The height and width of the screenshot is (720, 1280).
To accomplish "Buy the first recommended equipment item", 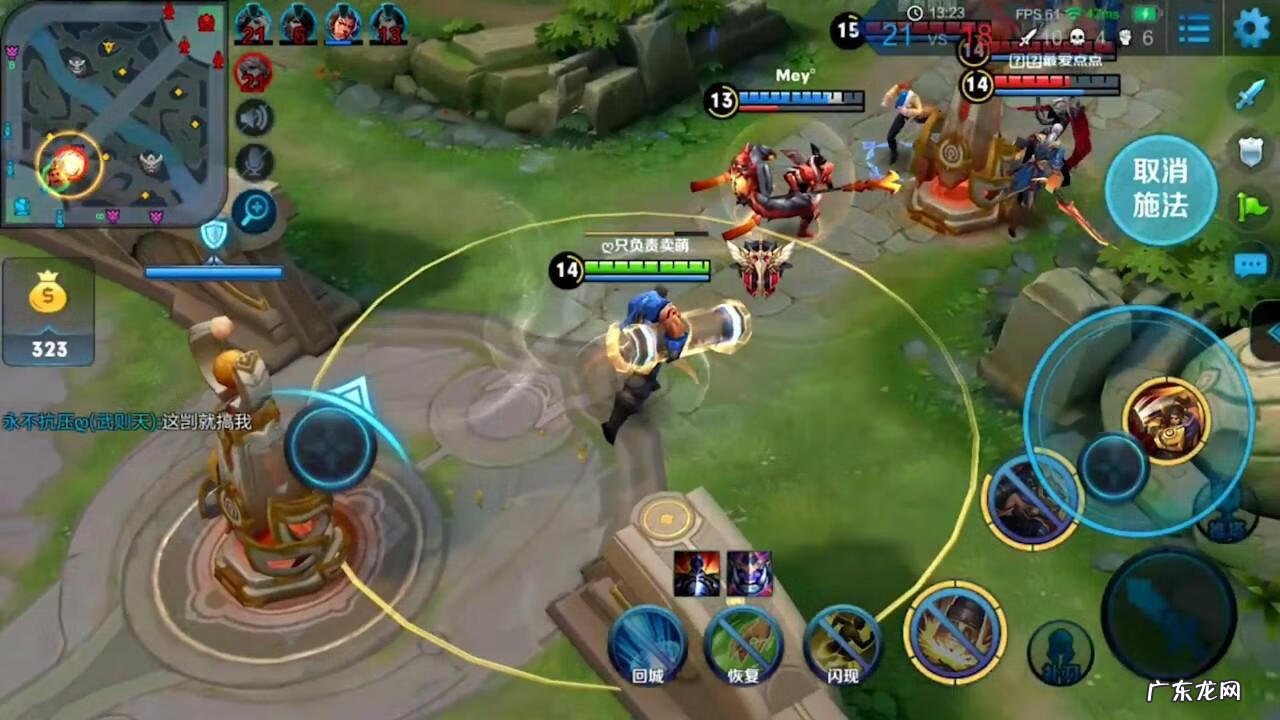I will coord(696,574).
